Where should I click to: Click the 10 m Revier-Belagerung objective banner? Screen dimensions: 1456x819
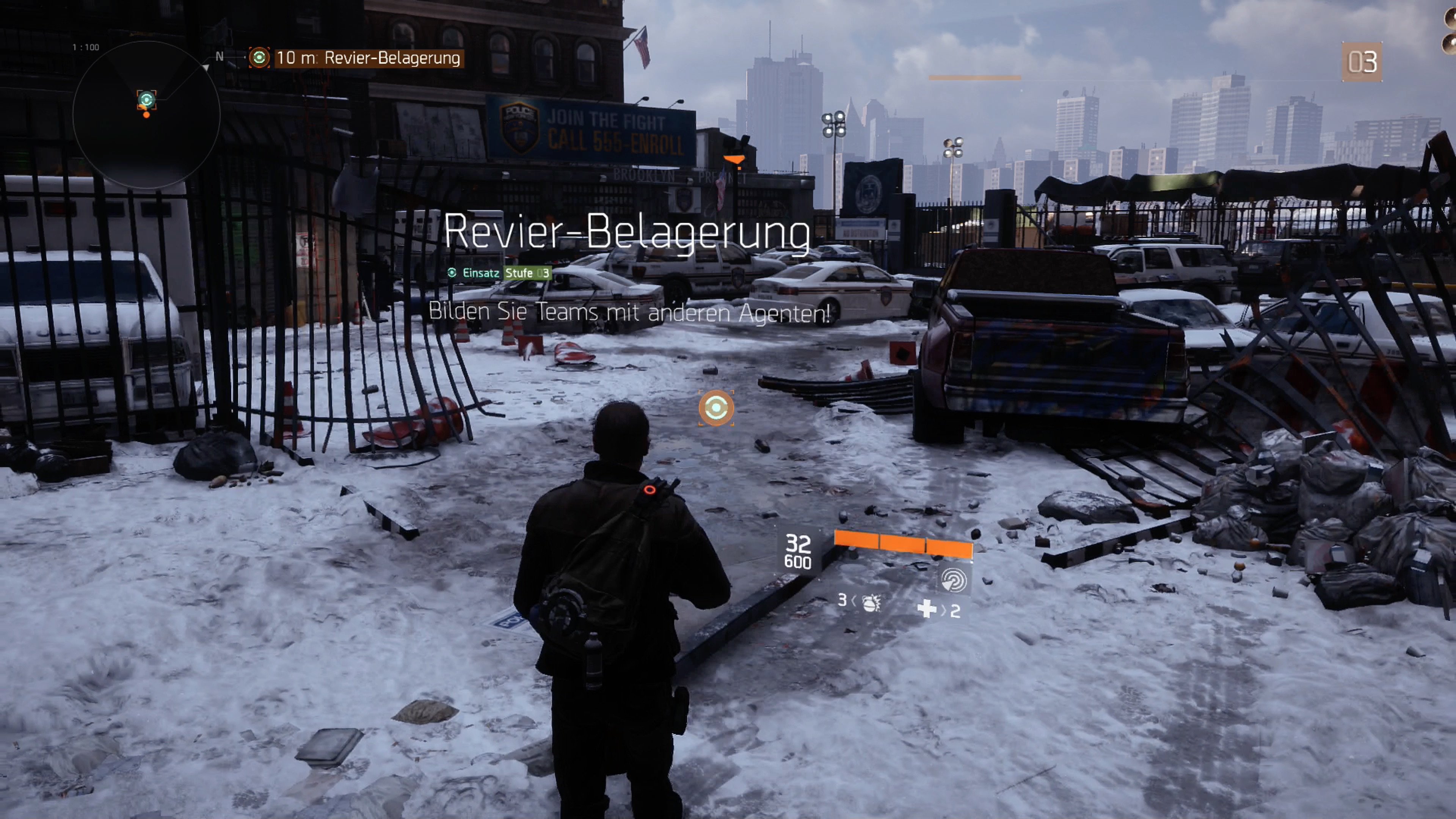click(x=367, y=56)
